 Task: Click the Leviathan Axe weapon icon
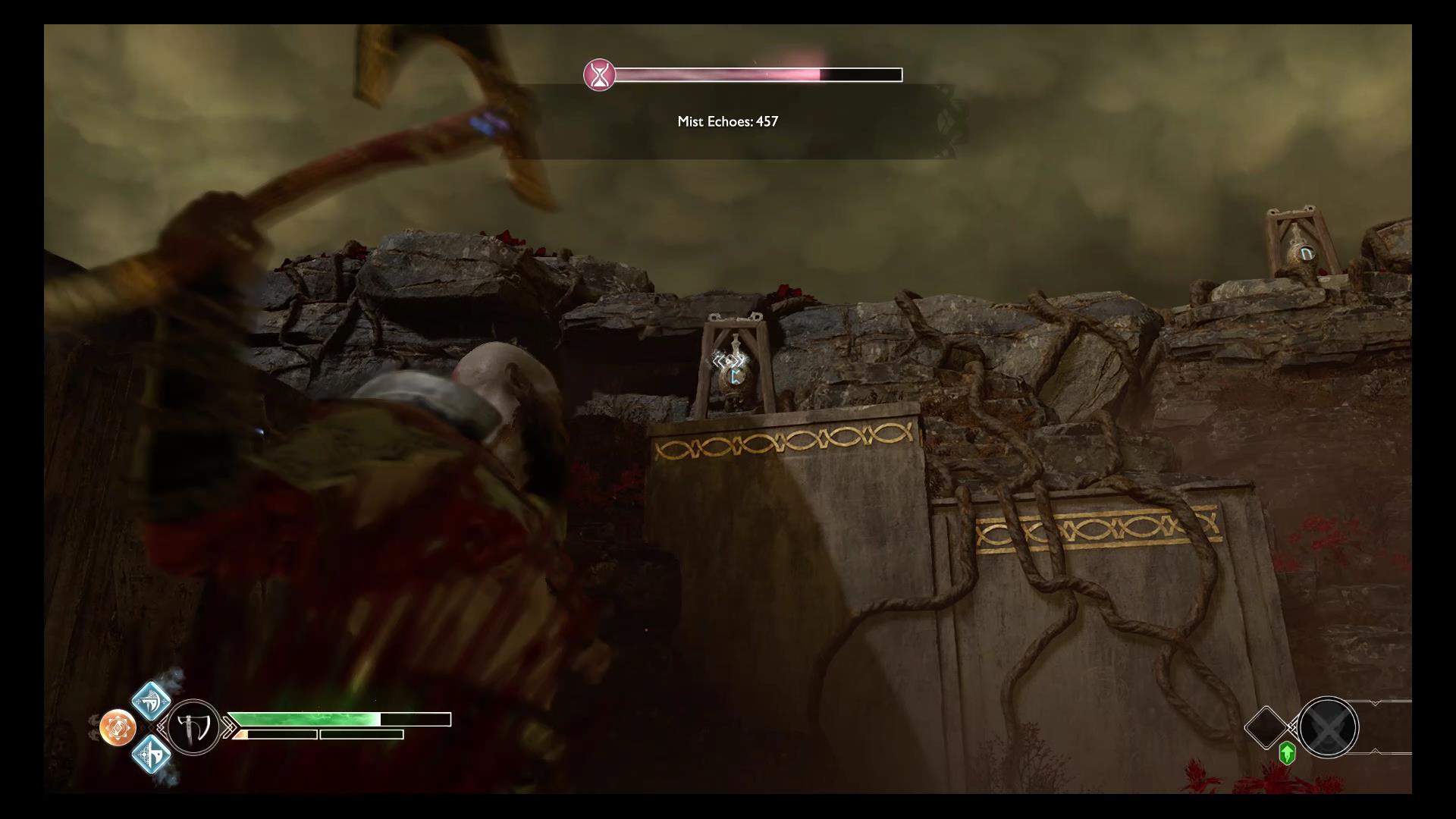(x=193, y=728)
